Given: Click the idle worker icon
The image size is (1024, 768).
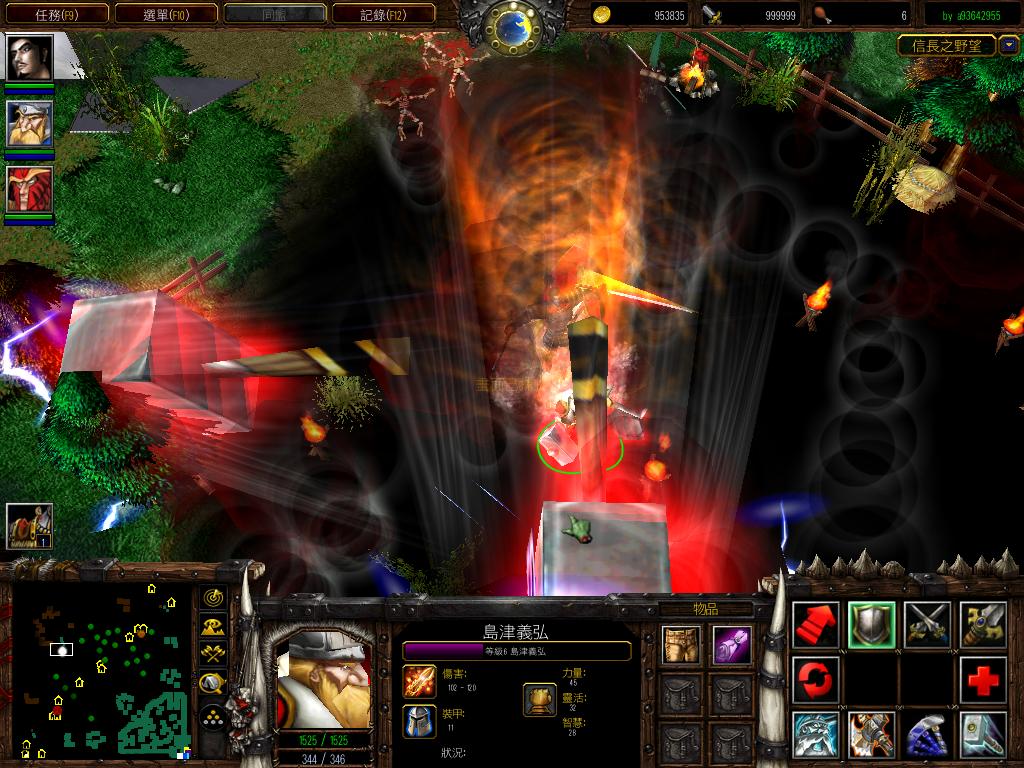Looking at the screenshot, I should pos(29,524).
